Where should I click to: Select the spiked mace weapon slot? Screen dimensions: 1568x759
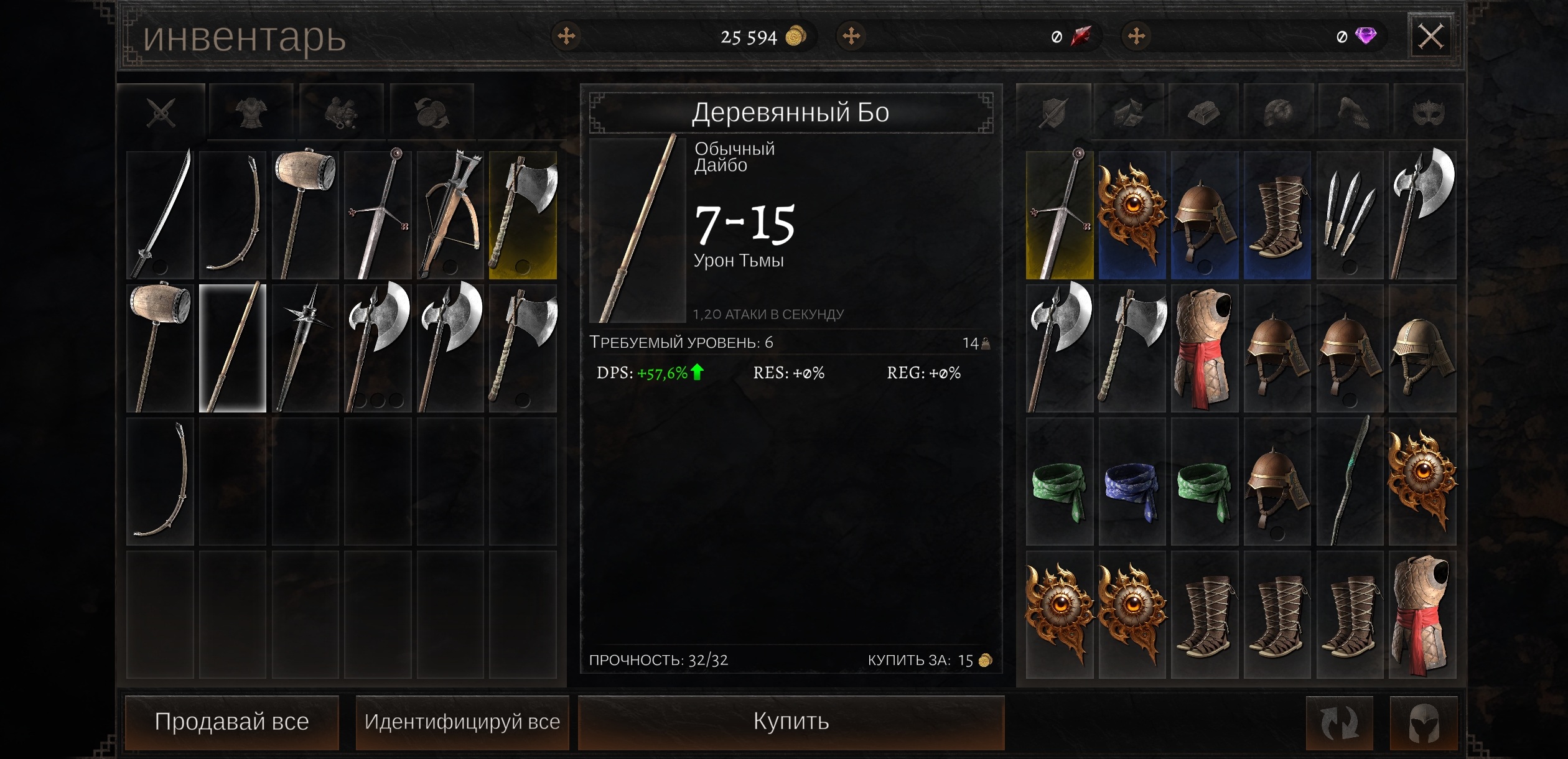[305, 348]
